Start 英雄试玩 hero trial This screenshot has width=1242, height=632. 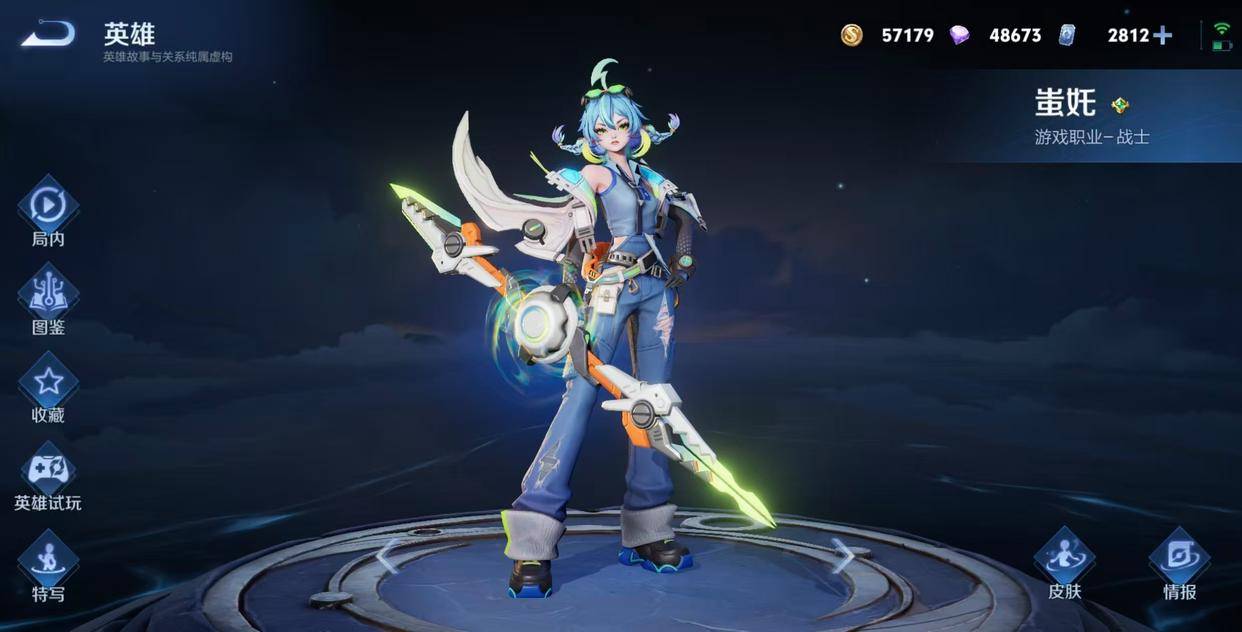tap(48, 470)
